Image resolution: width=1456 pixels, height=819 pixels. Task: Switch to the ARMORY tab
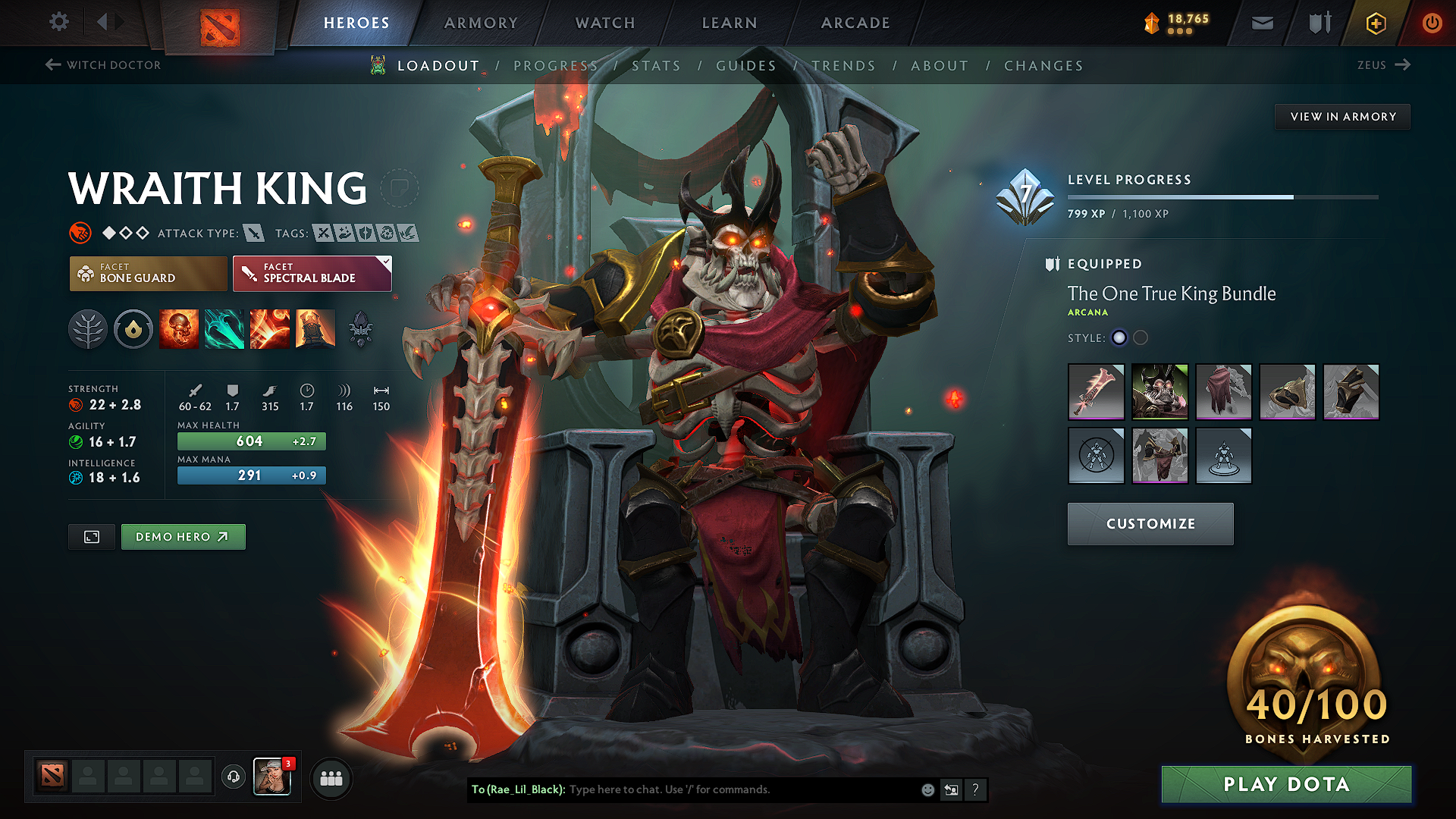481,23
